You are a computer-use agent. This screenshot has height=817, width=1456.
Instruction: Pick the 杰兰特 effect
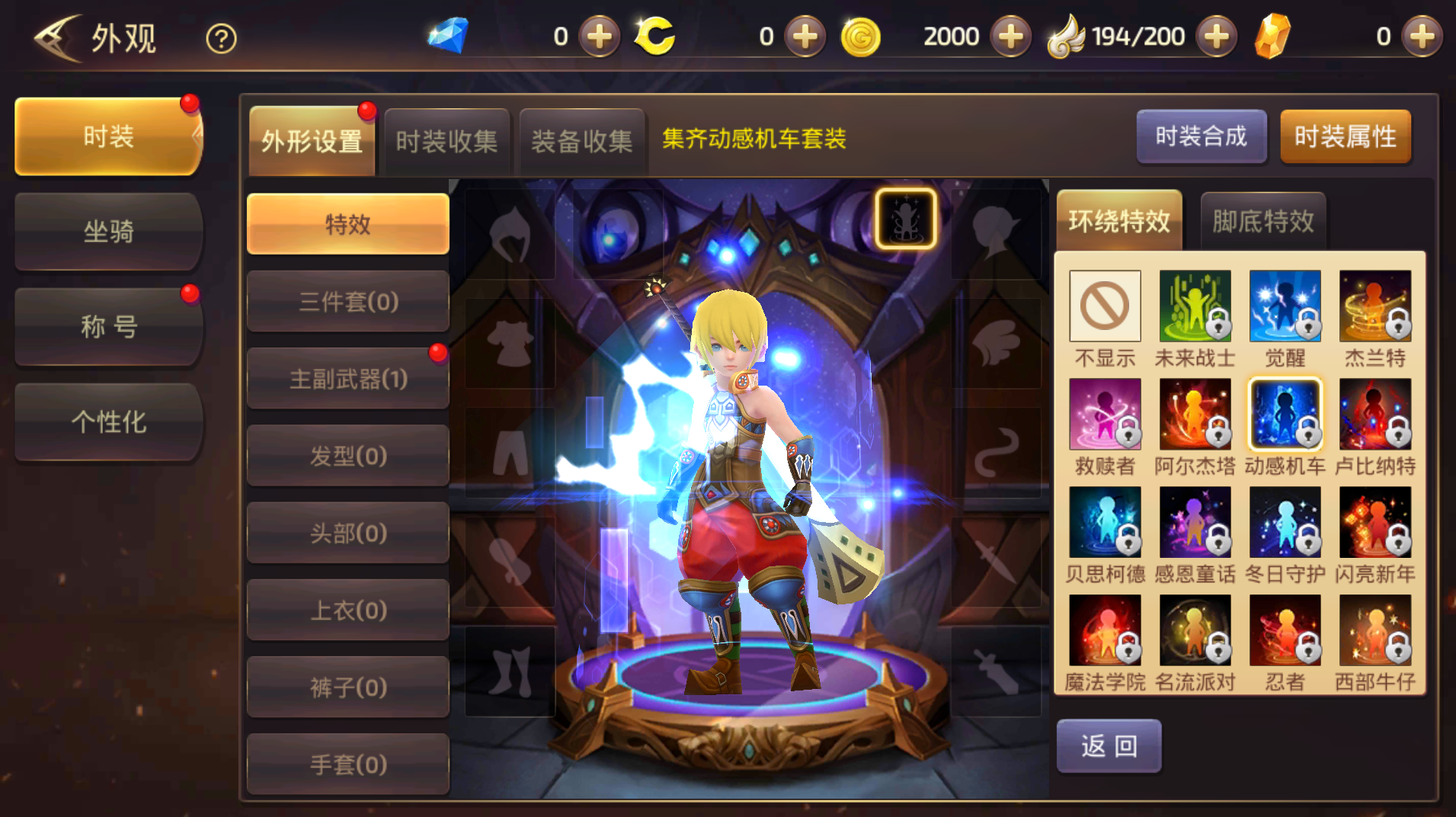click(x=1375, y=305)
